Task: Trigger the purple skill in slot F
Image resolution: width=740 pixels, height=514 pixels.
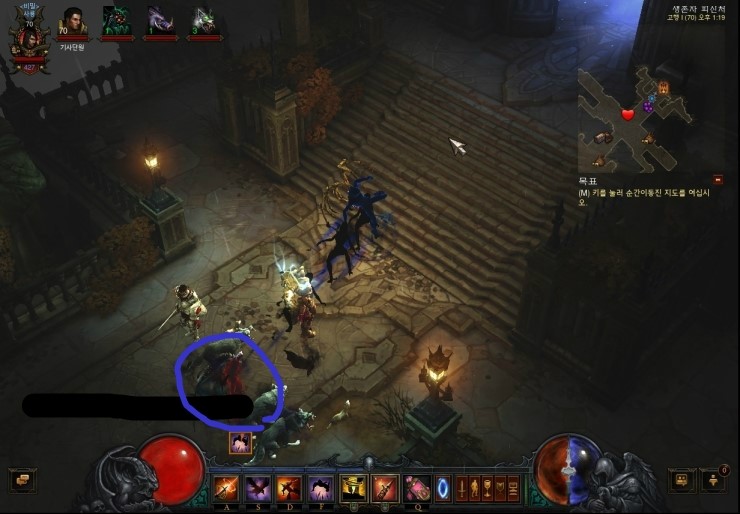Action: coord(320,488)
